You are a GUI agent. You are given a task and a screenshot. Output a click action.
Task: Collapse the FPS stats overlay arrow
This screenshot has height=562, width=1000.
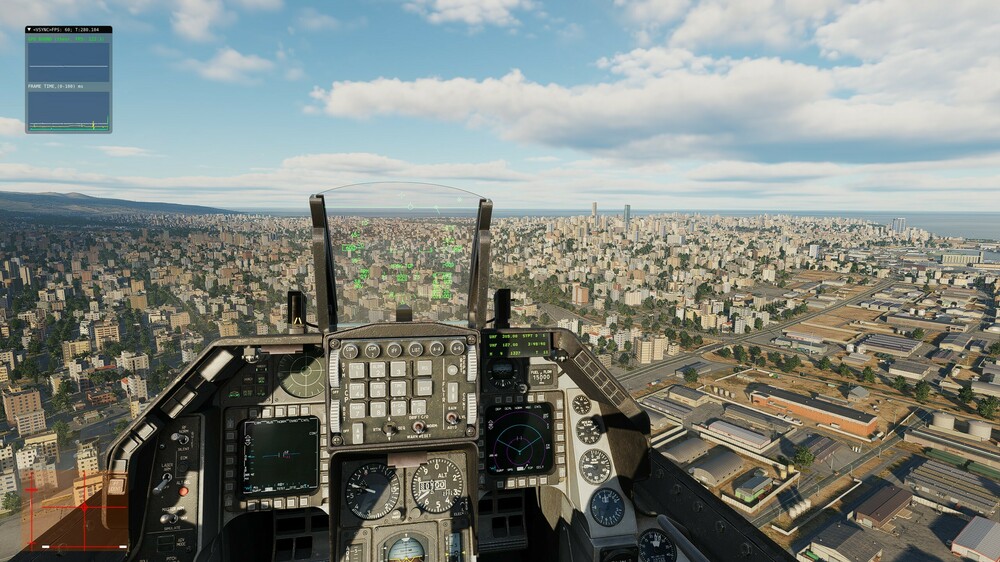tap(29, 30)
